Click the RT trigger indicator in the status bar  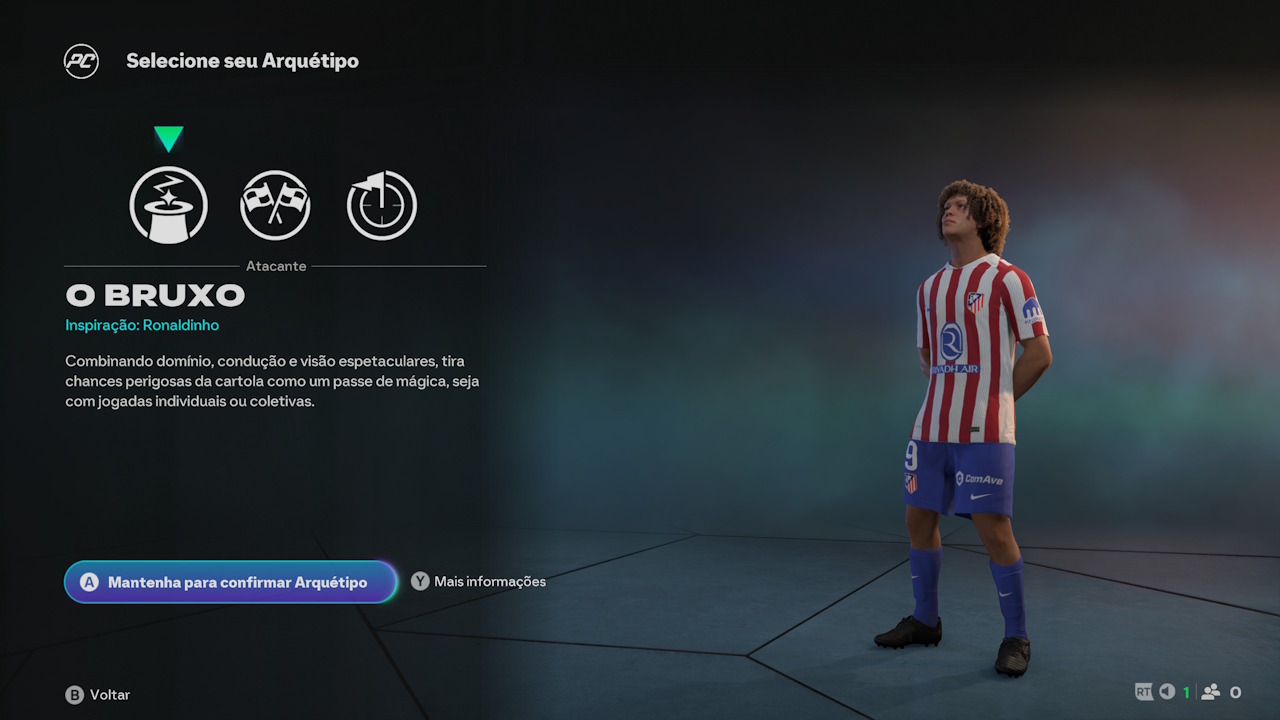1142,691
